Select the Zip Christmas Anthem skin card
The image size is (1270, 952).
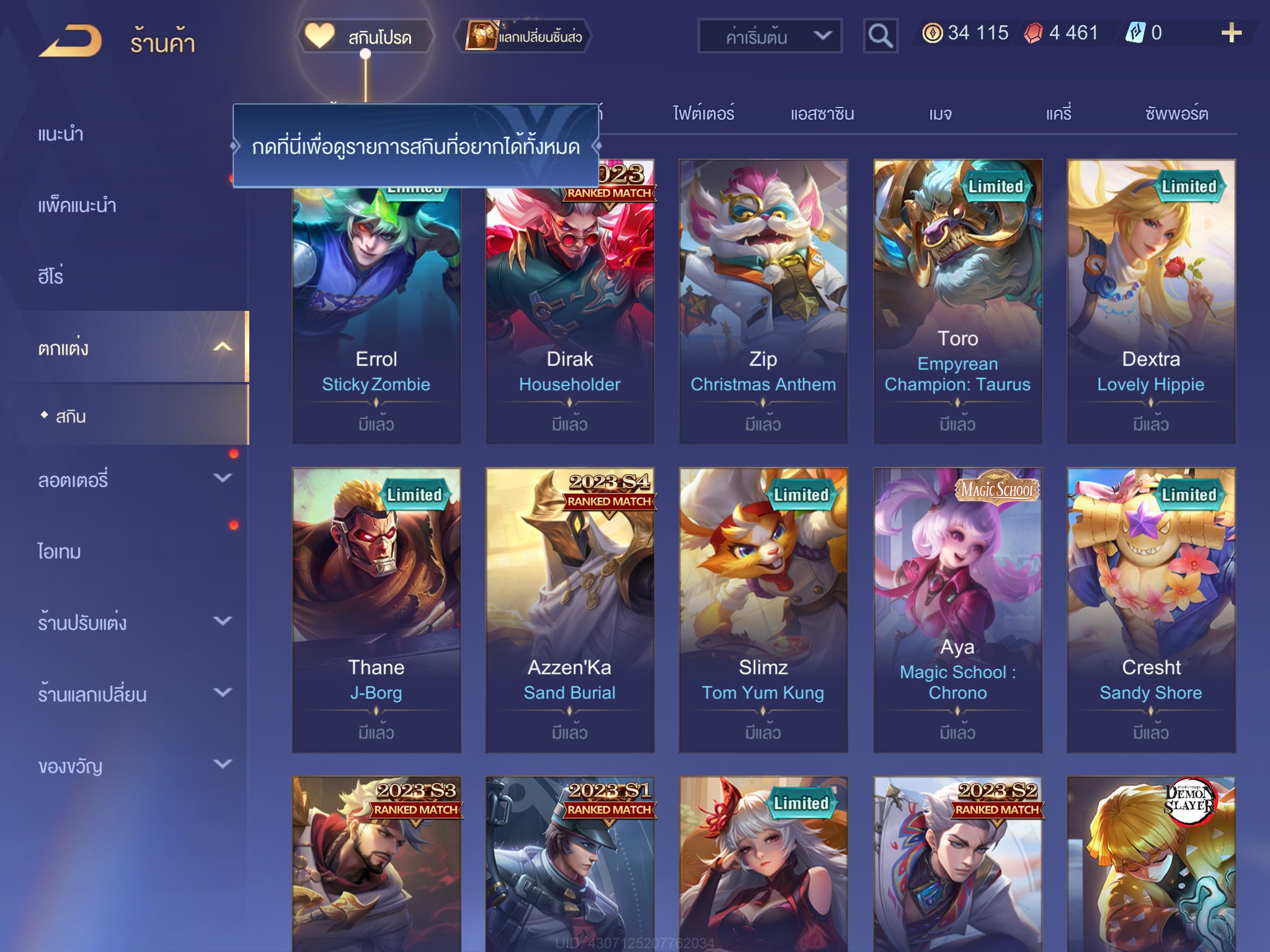pos(763,301)
